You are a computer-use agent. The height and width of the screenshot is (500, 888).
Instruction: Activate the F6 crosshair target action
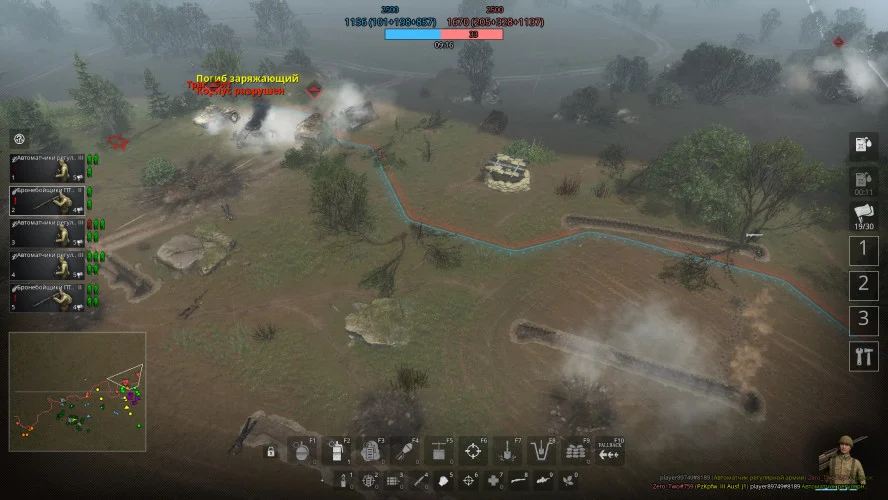[473, 451]
